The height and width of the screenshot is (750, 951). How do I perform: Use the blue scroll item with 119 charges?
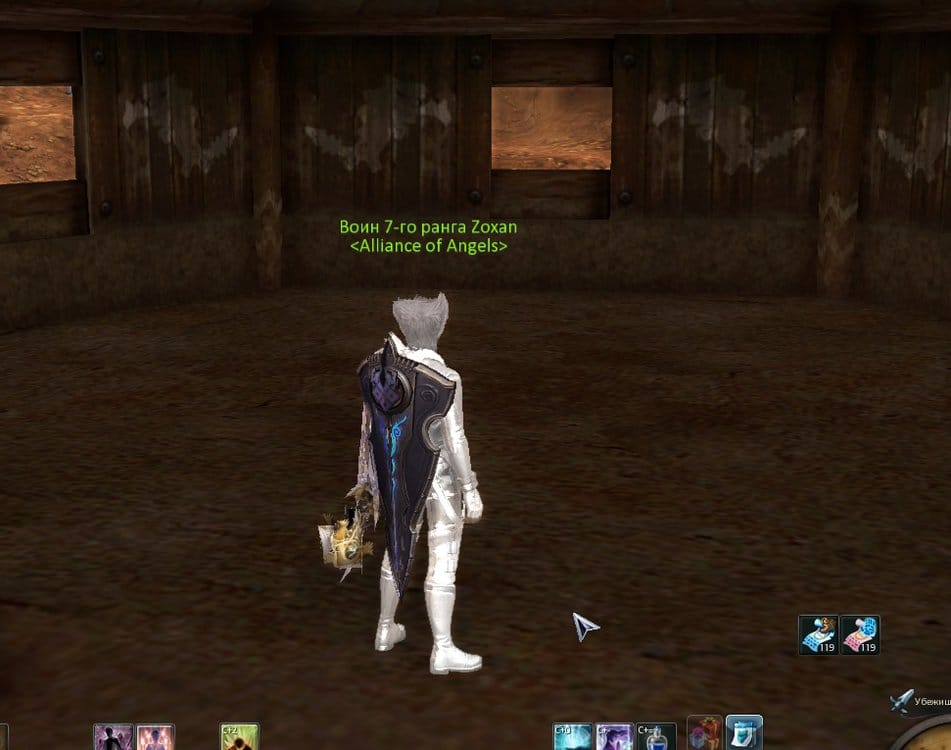818,634
